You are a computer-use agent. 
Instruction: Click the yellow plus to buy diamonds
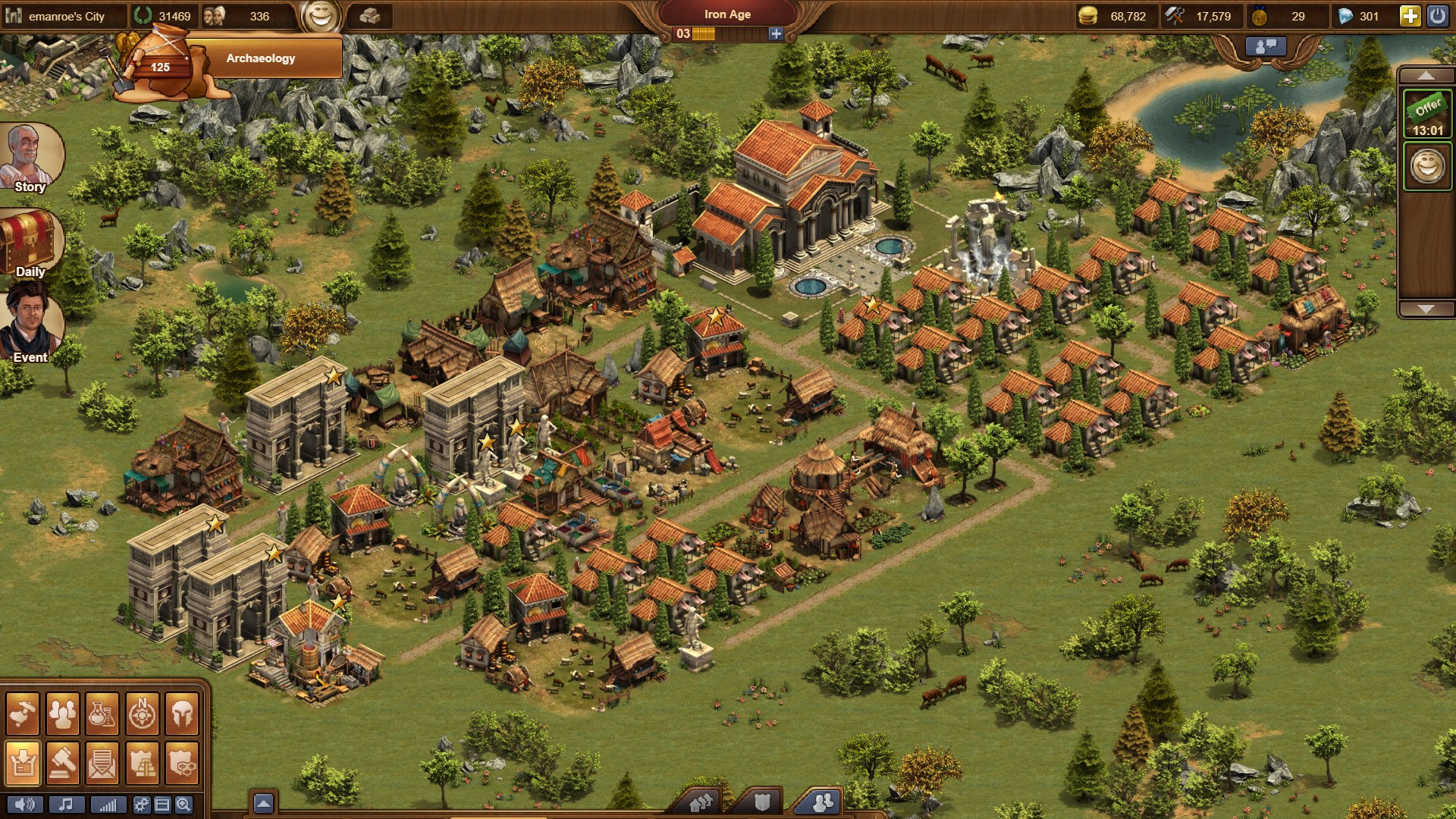1410,16
